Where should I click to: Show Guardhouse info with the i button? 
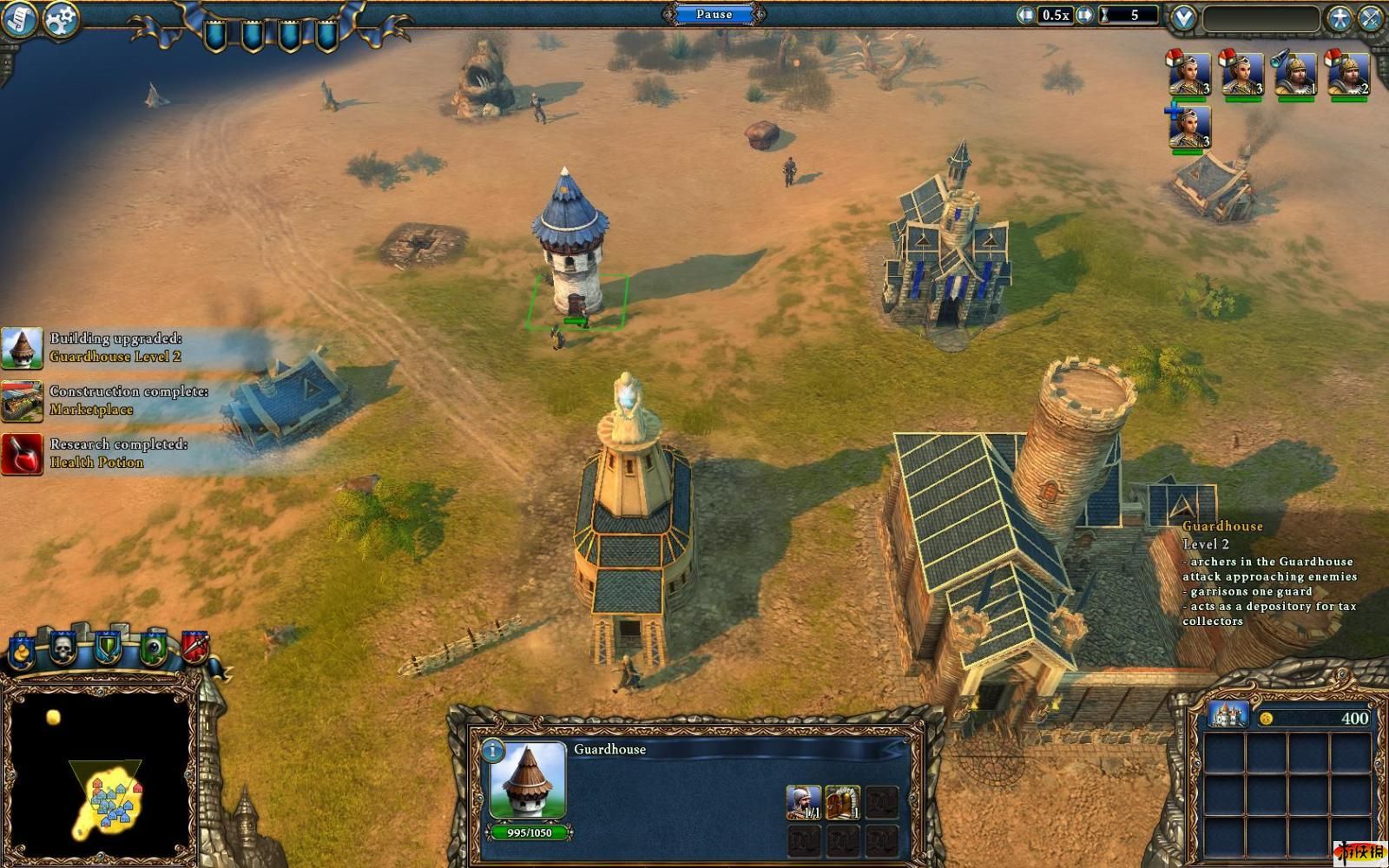(492, 750)
